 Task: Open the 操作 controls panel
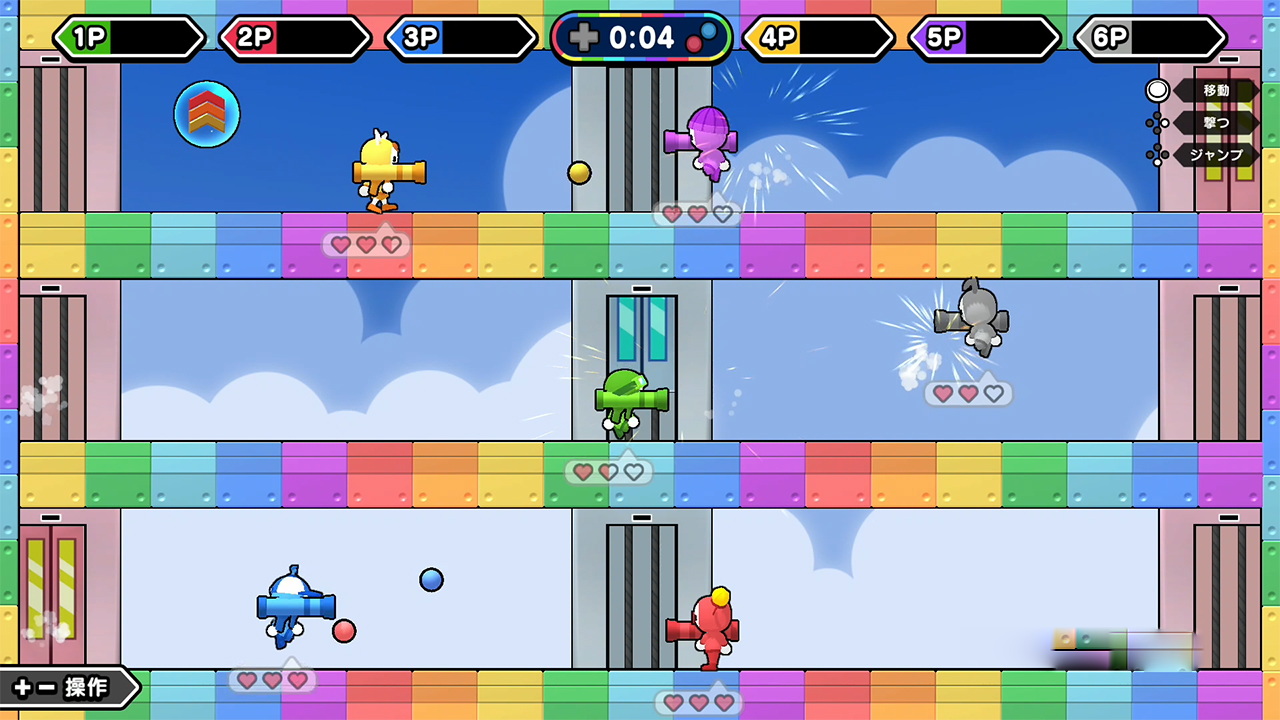tap(66, 688)
